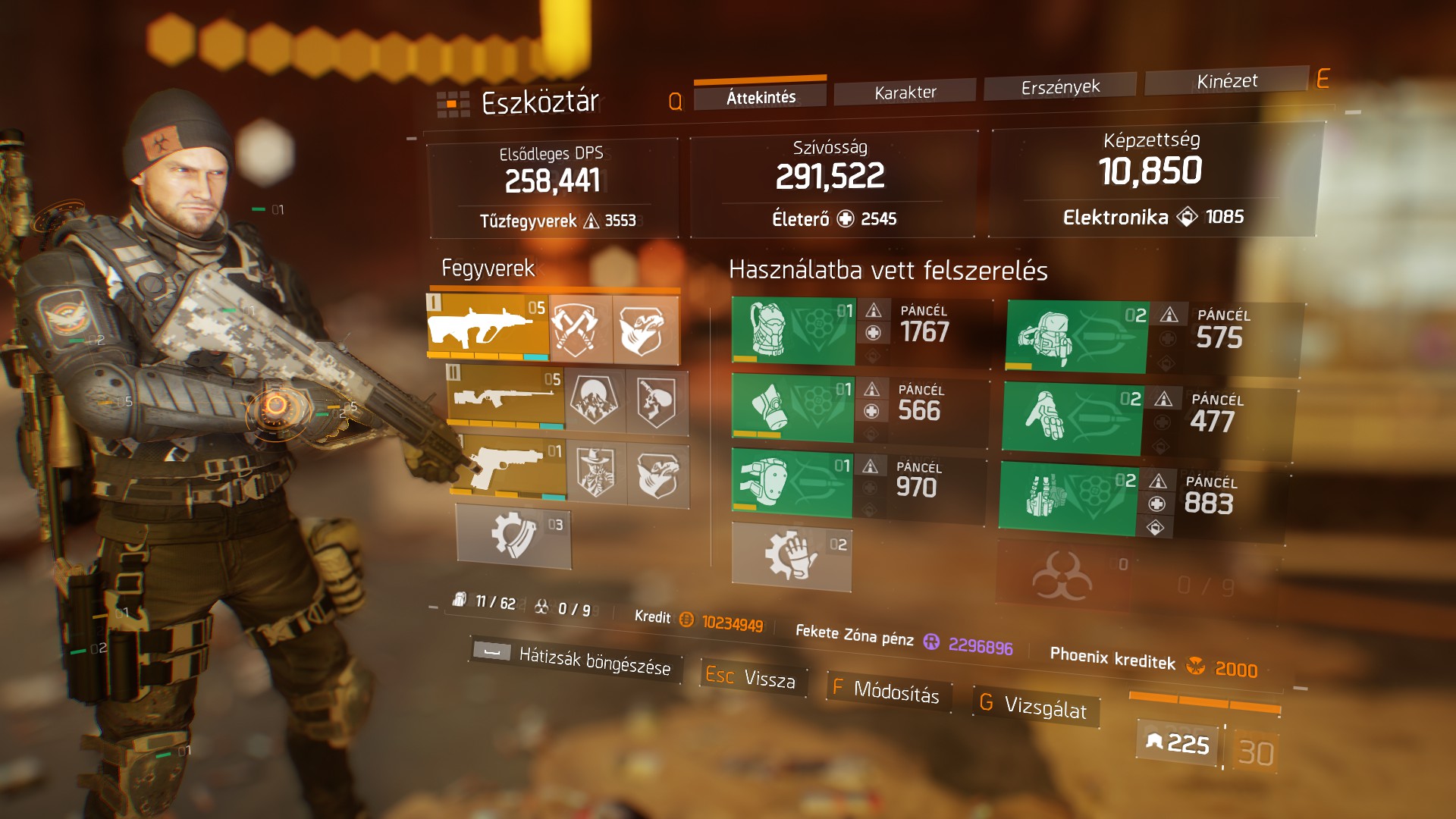Choose the holster with 883 armor

(1067, 497)
